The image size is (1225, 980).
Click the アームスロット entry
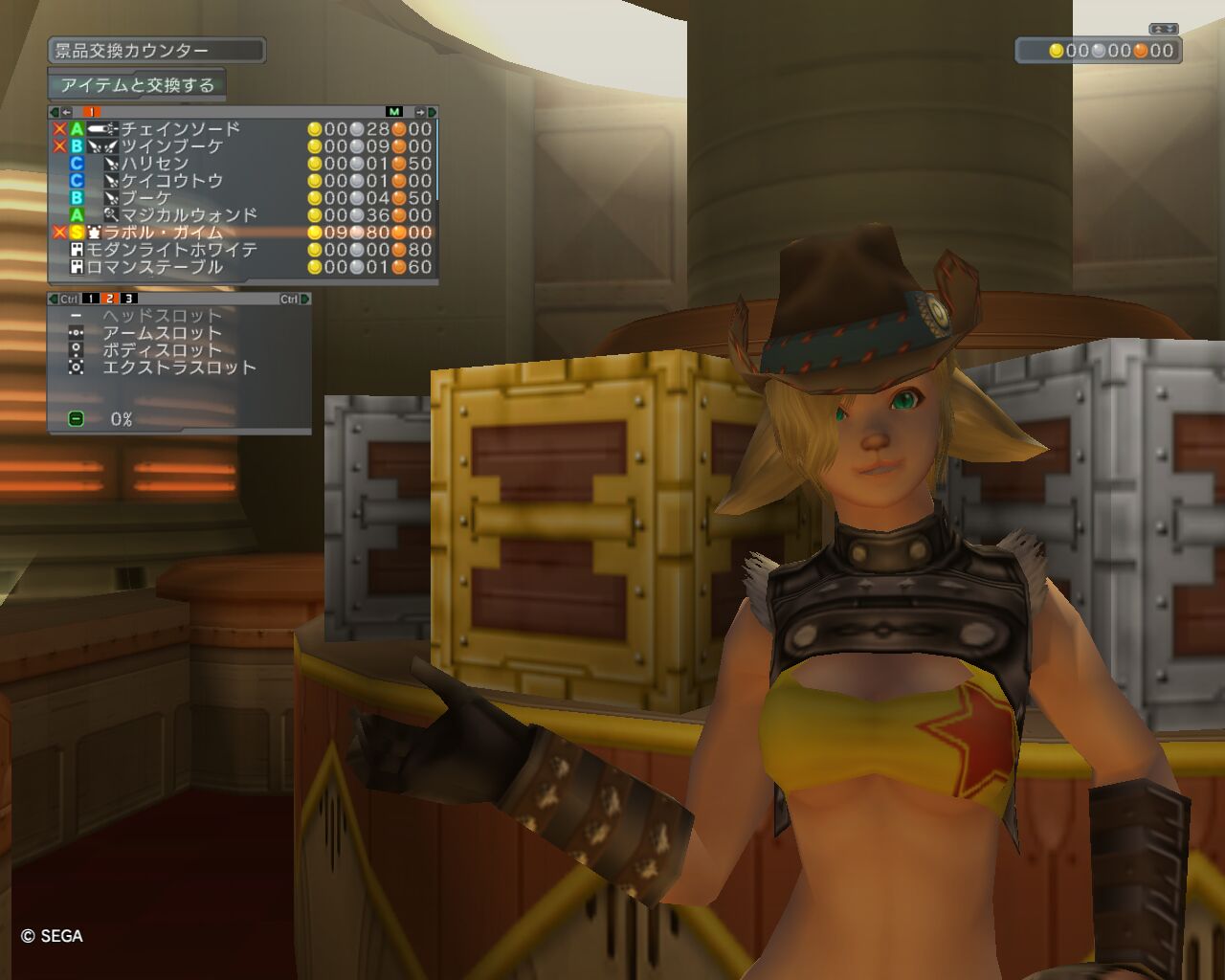click(162, 333)
